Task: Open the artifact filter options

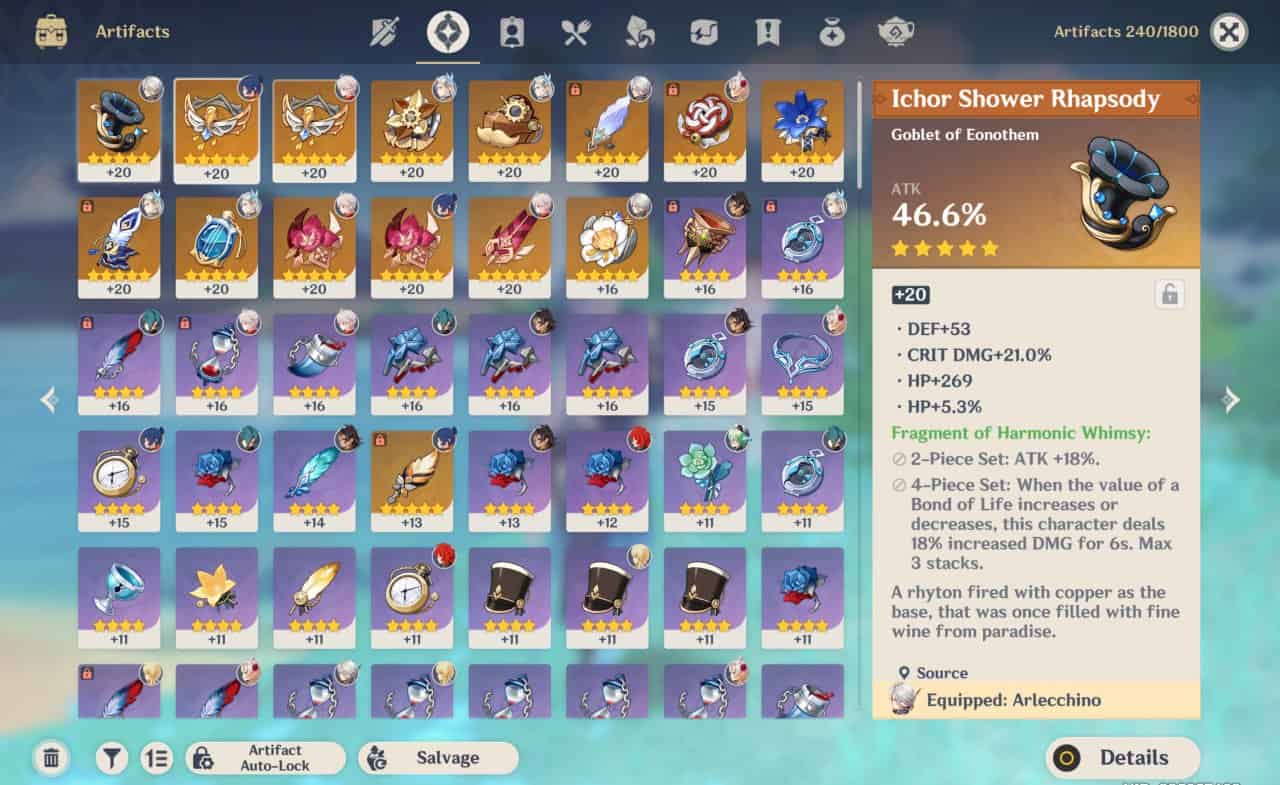Action: [x=111, y=758]
